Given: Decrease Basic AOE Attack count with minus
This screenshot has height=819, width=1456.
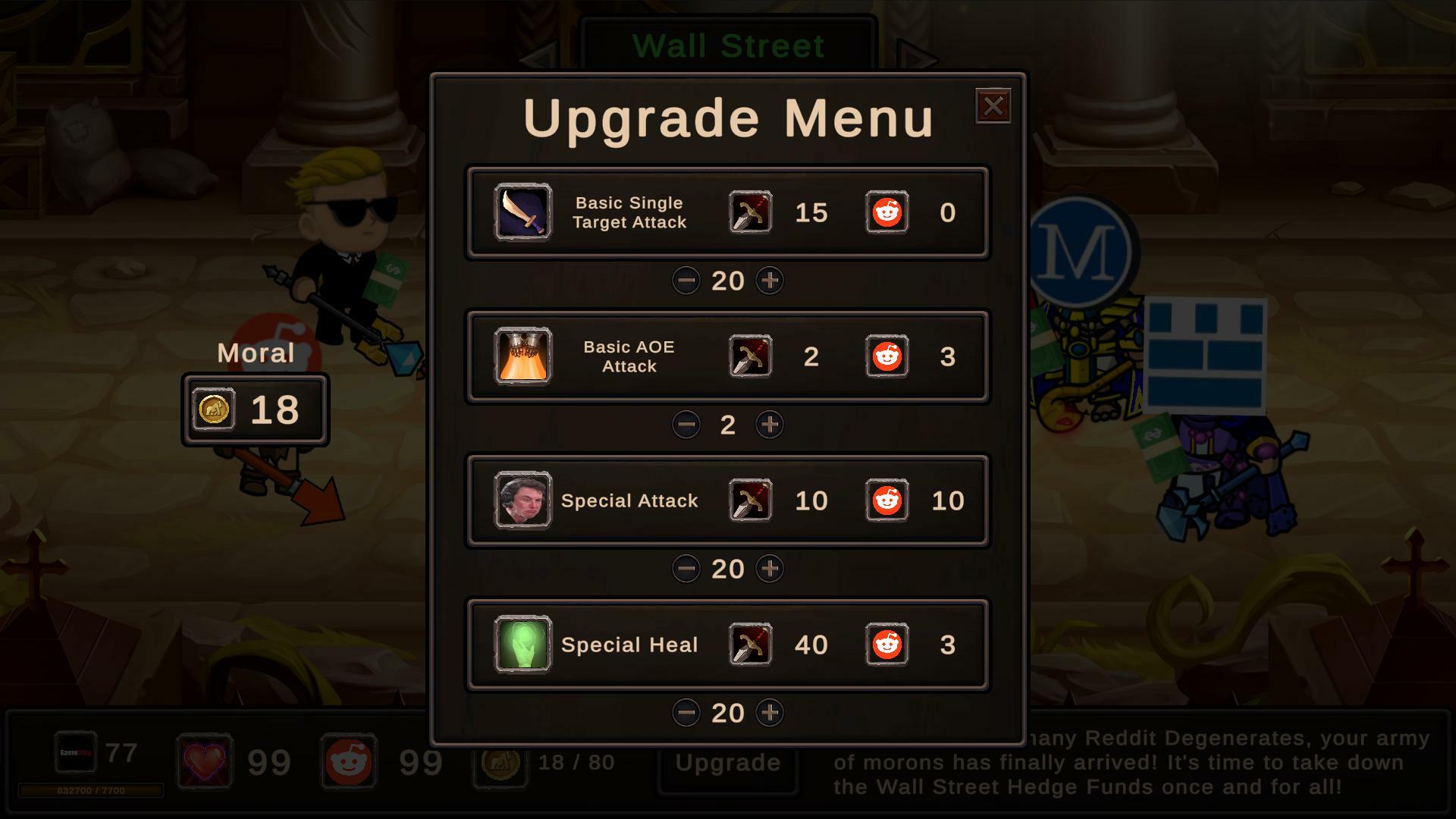Looking at the screenshot, I should pyautogui.click(x=686, y=425).
